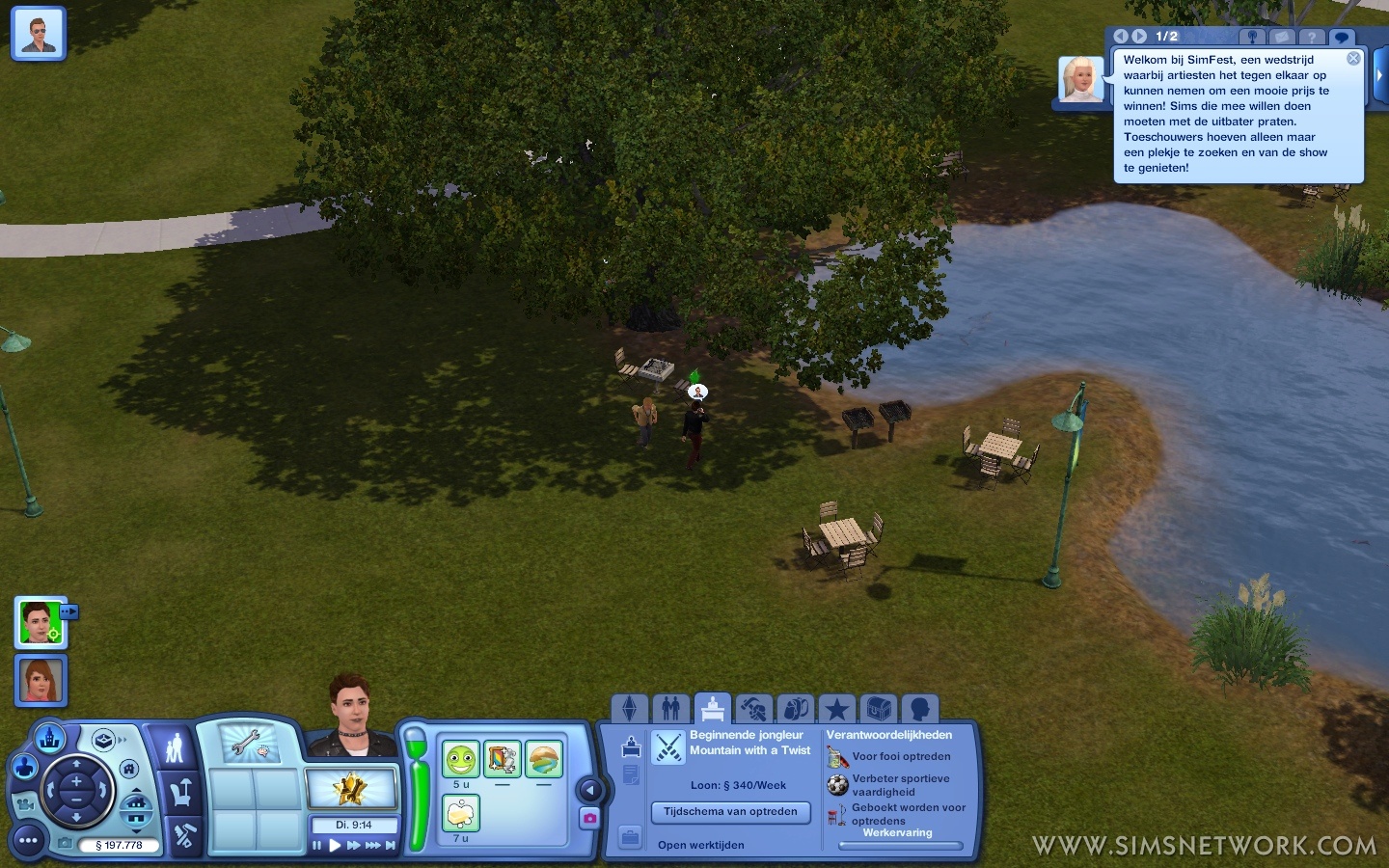Set game to normal play speed
Image resolution: width=1389 pixels, height=868 pixels.
pos(335,846)
